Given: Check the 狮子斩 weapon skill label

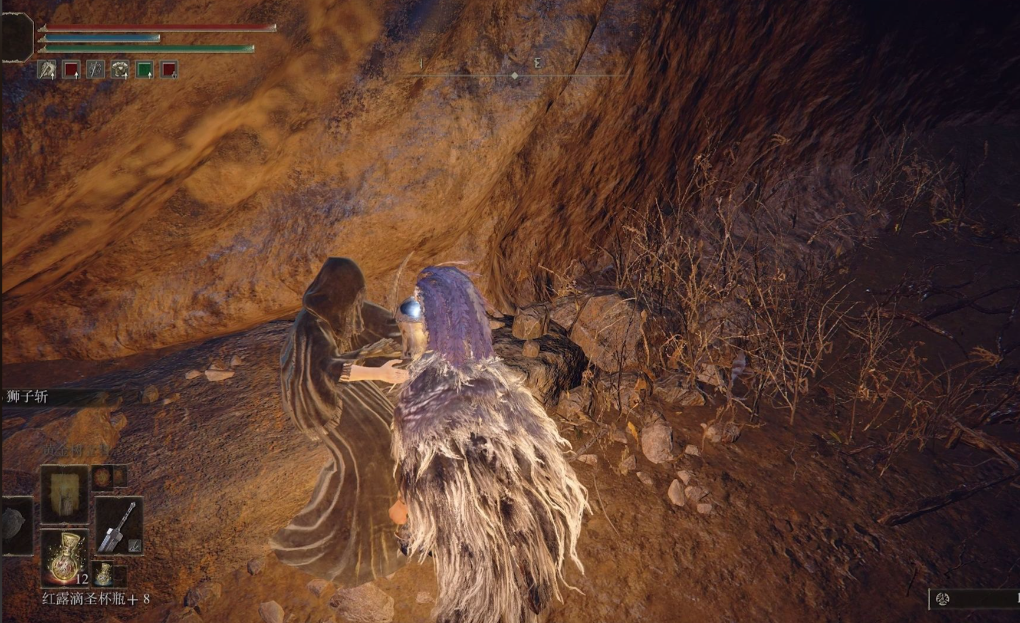Looking at the screenshot, I should 26,397.
